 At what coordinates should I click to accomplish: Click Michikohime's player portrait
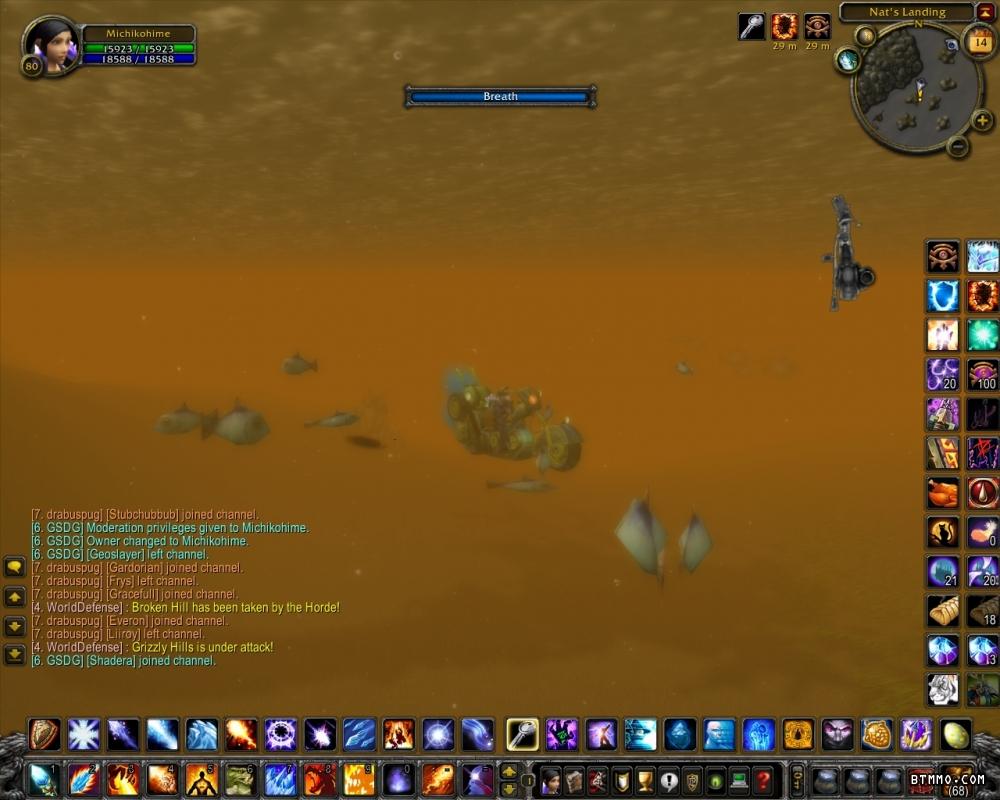[49, 44]
